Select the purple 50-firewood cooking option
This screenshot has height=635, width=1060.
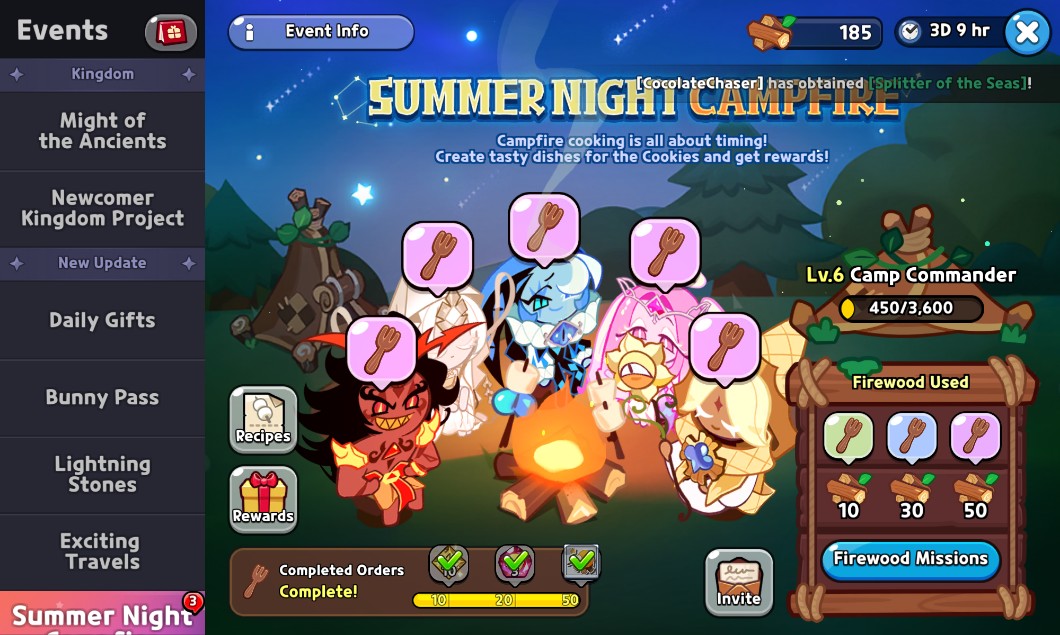point(975,437)
